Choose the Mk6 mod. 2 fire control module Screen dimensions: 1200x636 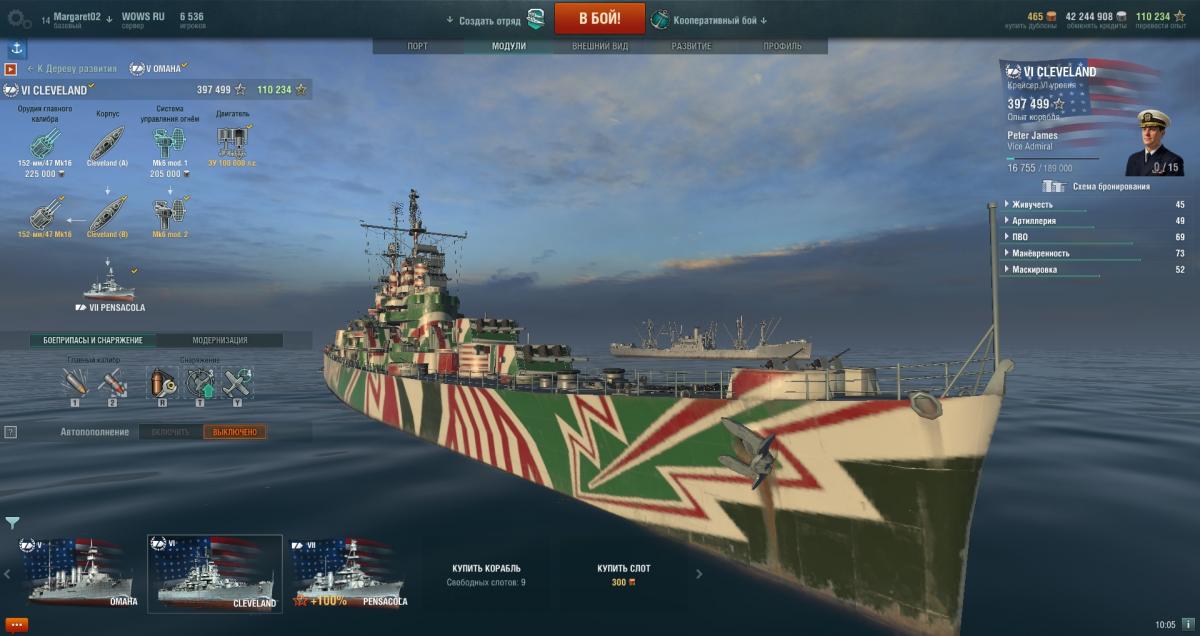tap(170, 216)
